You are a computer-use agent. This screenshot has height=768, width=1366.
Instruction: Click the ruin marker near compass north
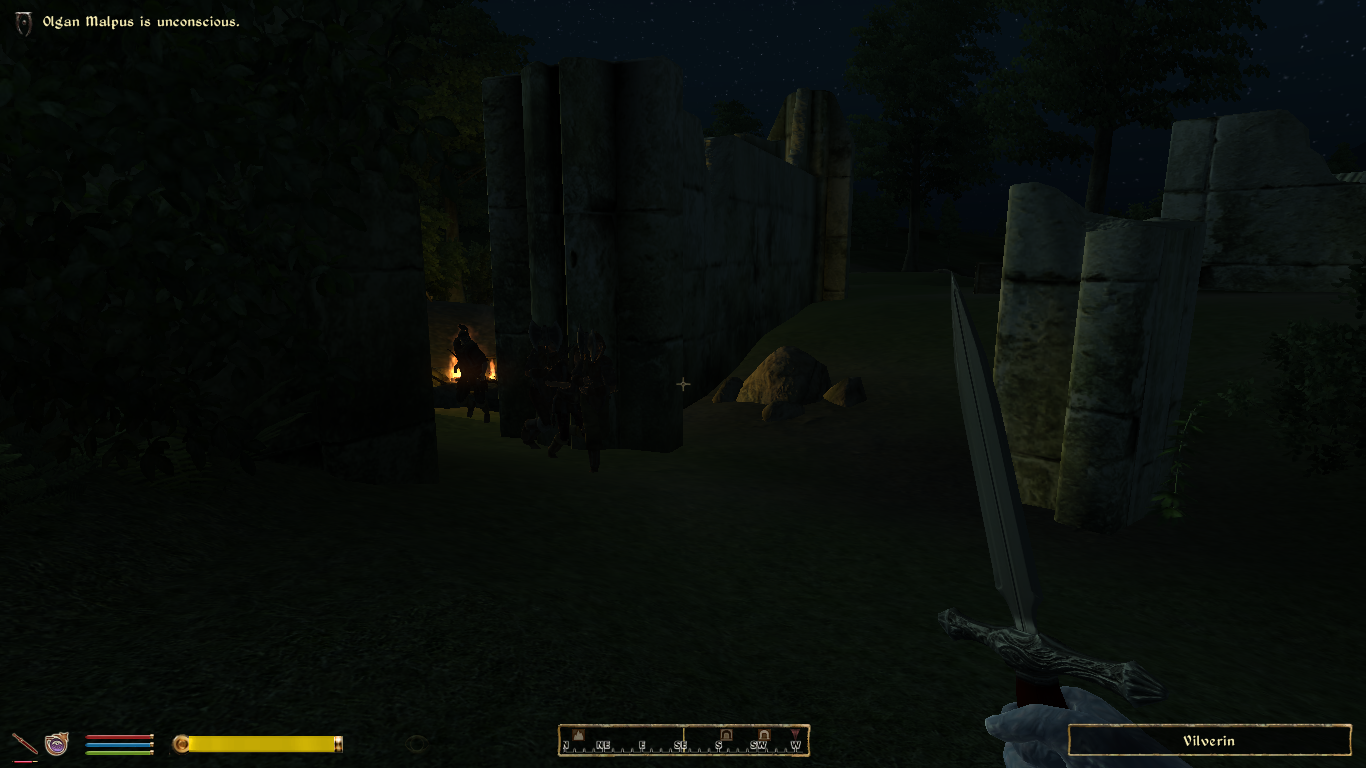(577, 735)
